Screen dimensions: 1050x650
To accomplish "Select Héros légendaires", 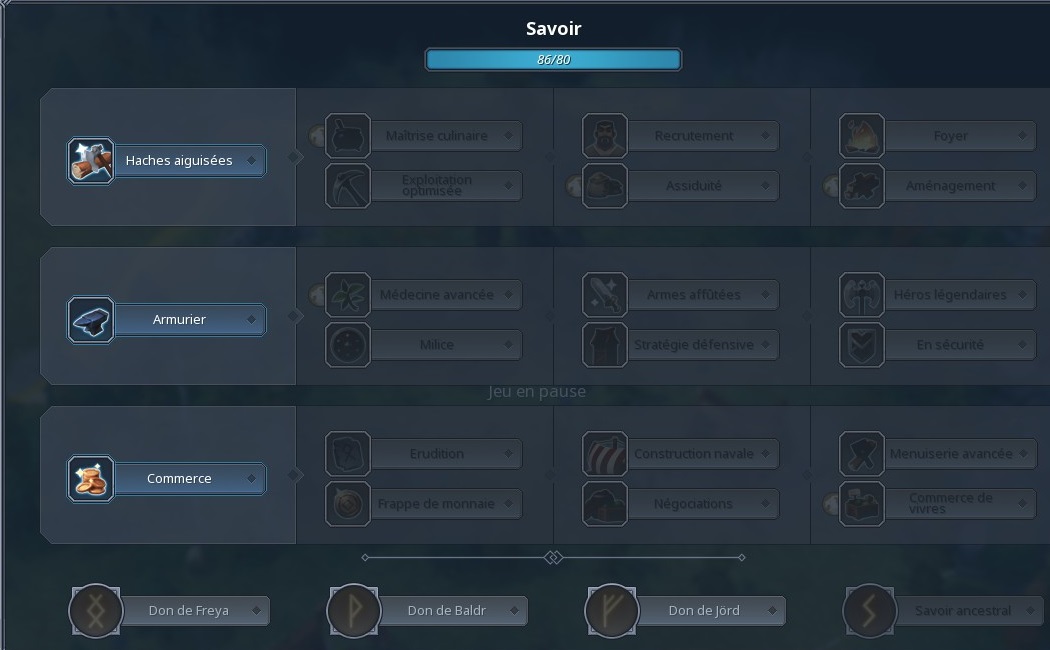I will click(949, 295).
